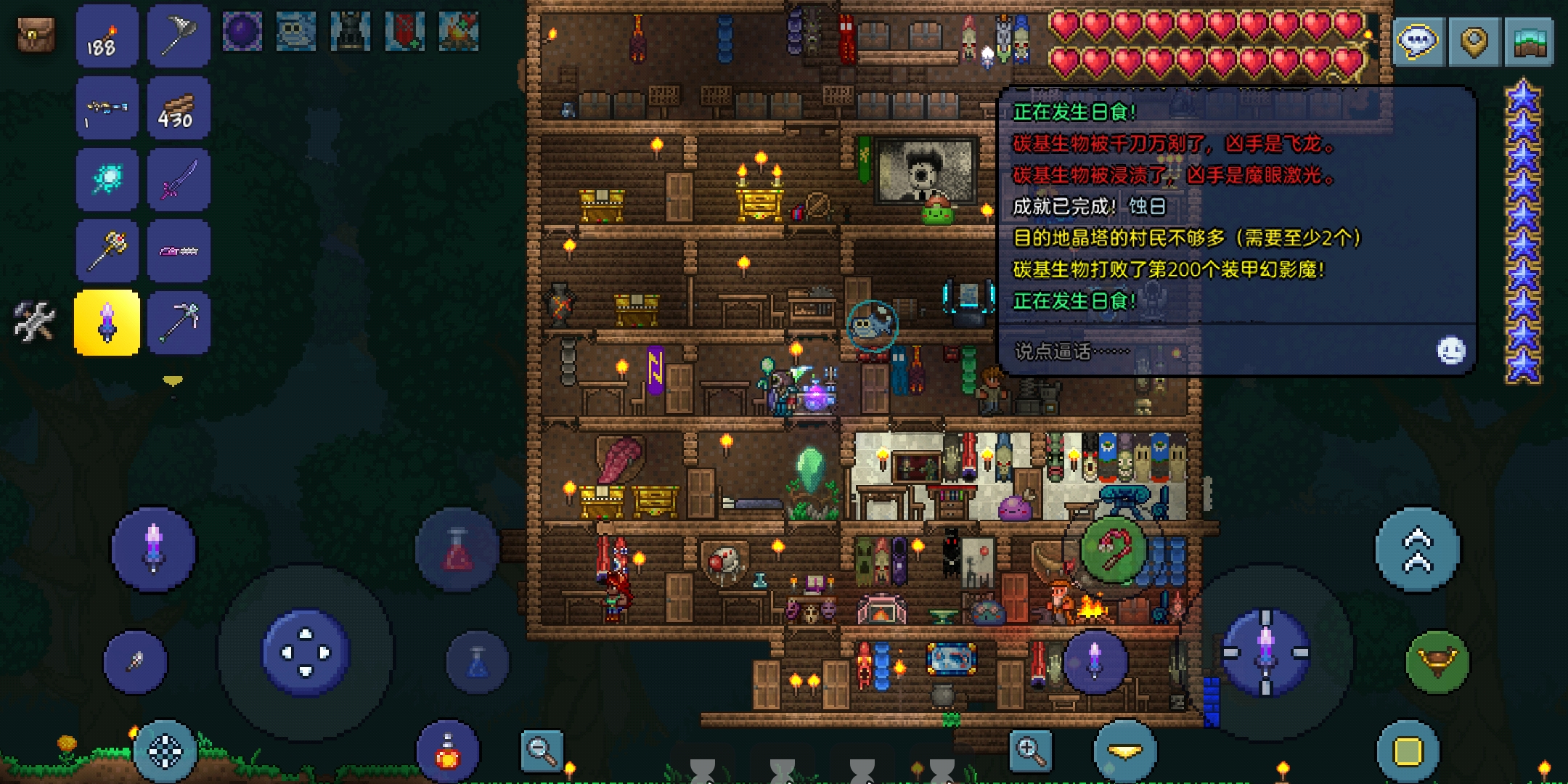Open the inventory chest button

point(36,34)
